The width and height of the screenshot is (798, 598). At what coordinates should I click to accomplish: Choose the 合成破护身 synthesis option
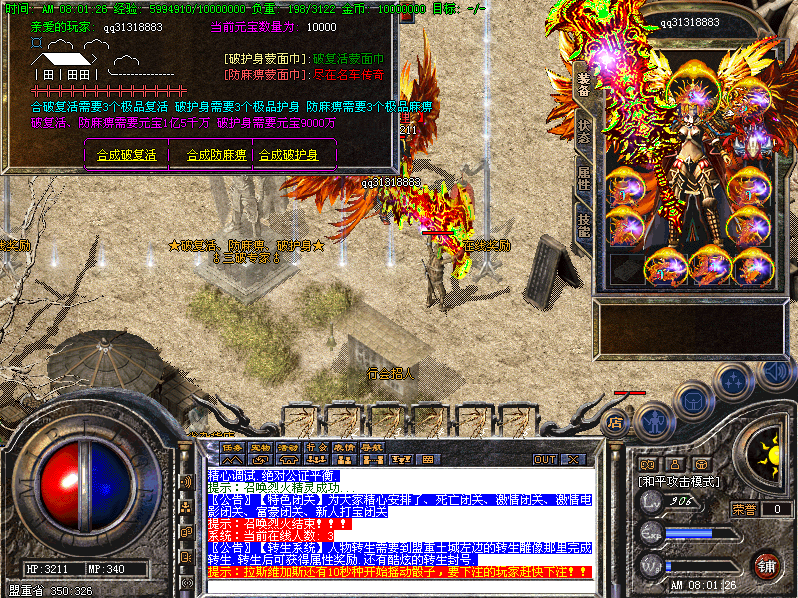pyautogui.click(x=289, y=155)
